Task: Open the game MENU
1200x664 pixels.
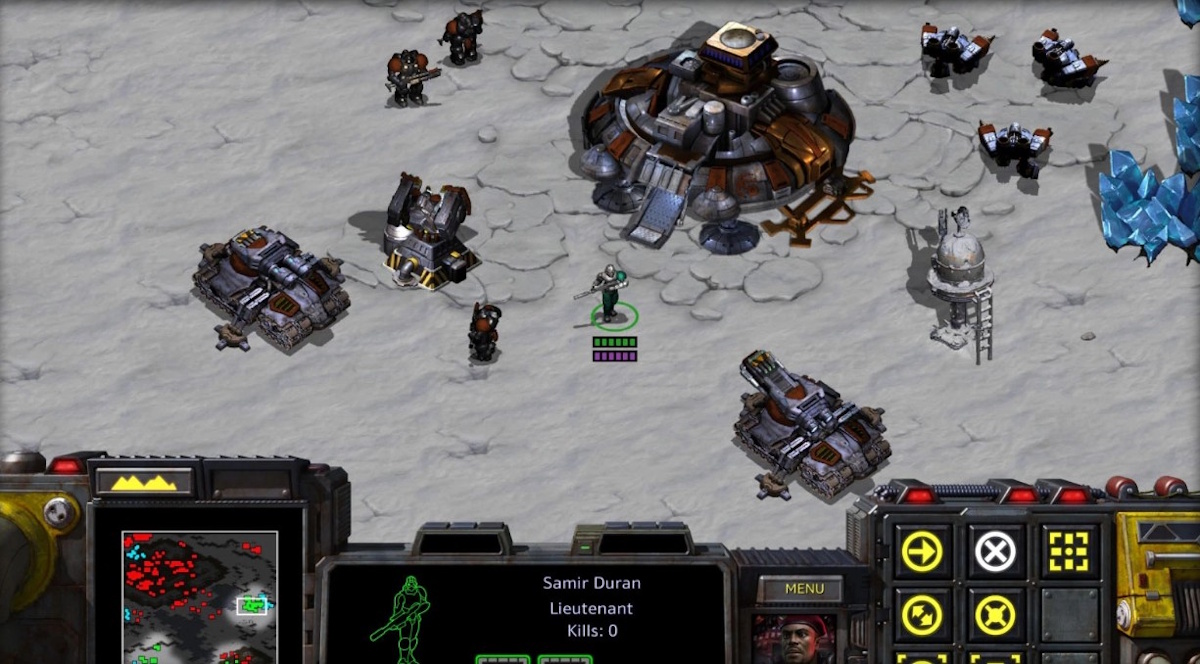Action: click(804, 589)
